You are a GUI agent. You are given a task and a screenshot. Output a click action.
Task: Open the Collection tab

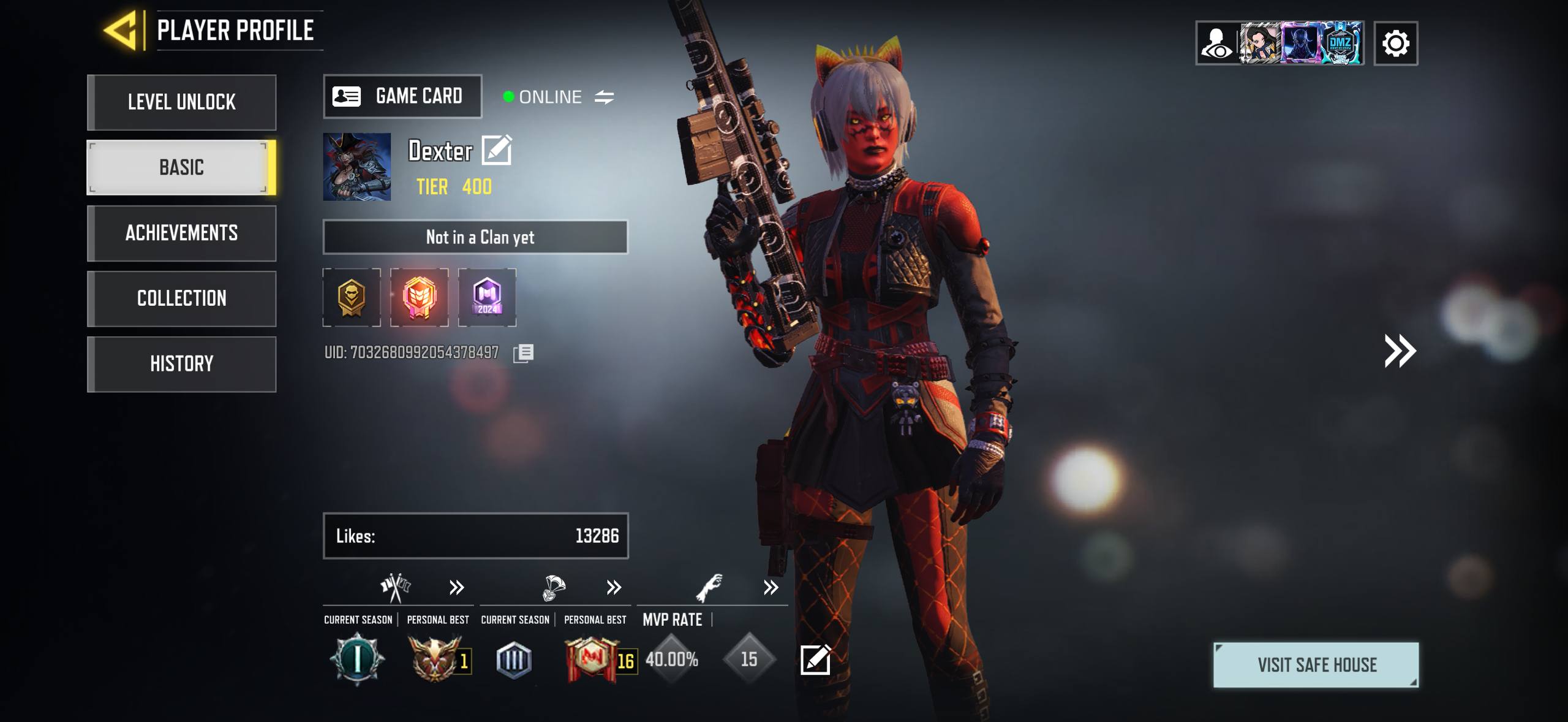(x=182, y=298)
